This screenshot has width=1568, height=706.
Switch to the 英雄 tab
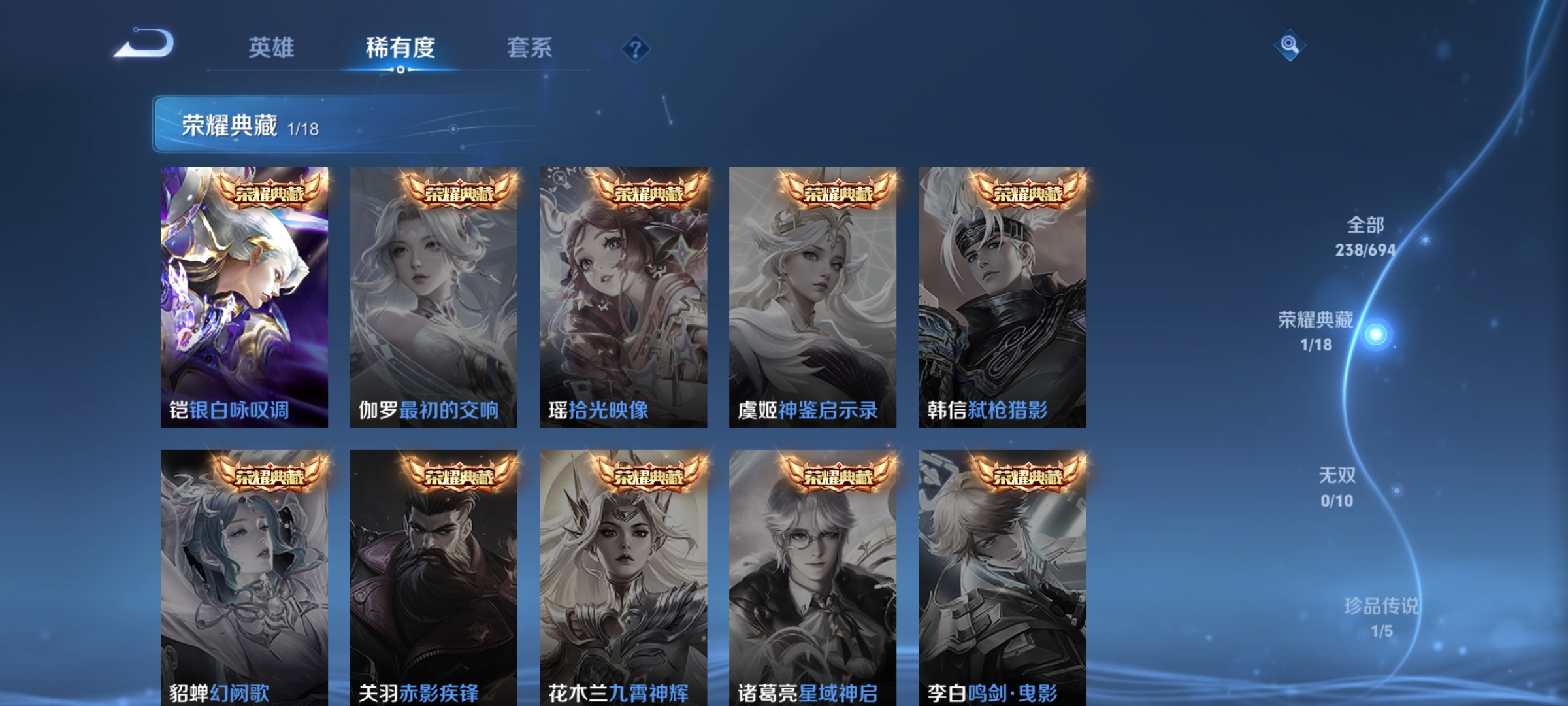(x=271, y=48)
